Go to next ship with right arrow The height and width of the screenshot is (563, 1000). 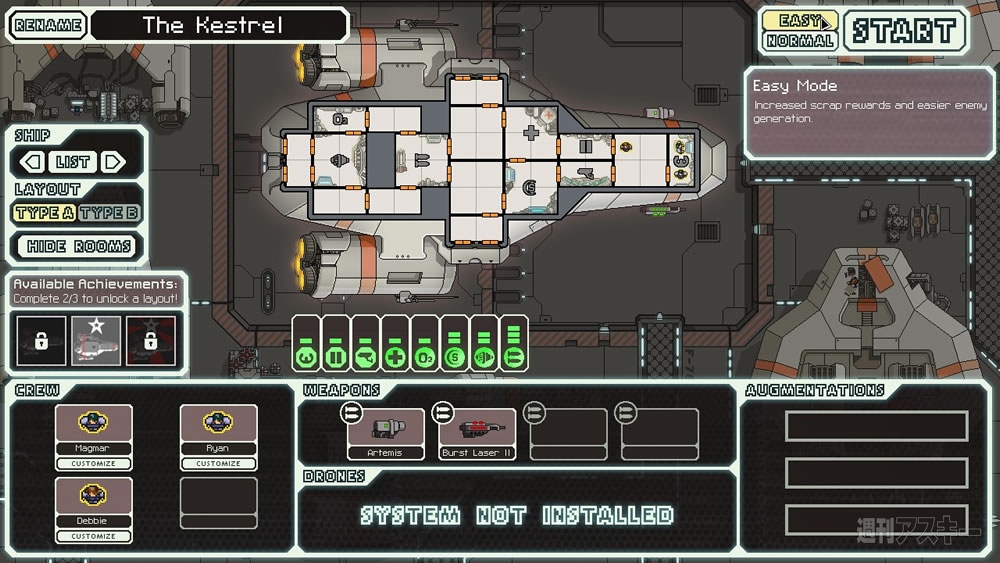click(114, 161)
